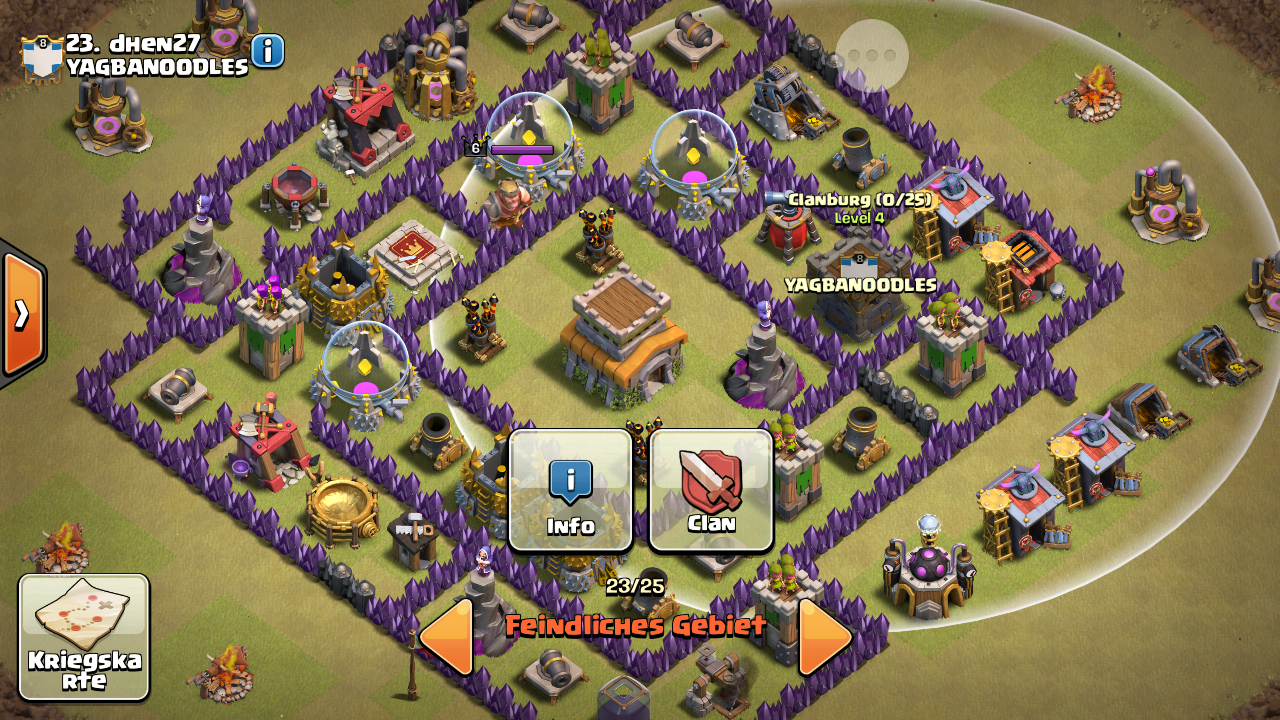The image size is (1280, 720).
Task: Tap the Clan button with sword shield
Action: click(x=711, y=490)
